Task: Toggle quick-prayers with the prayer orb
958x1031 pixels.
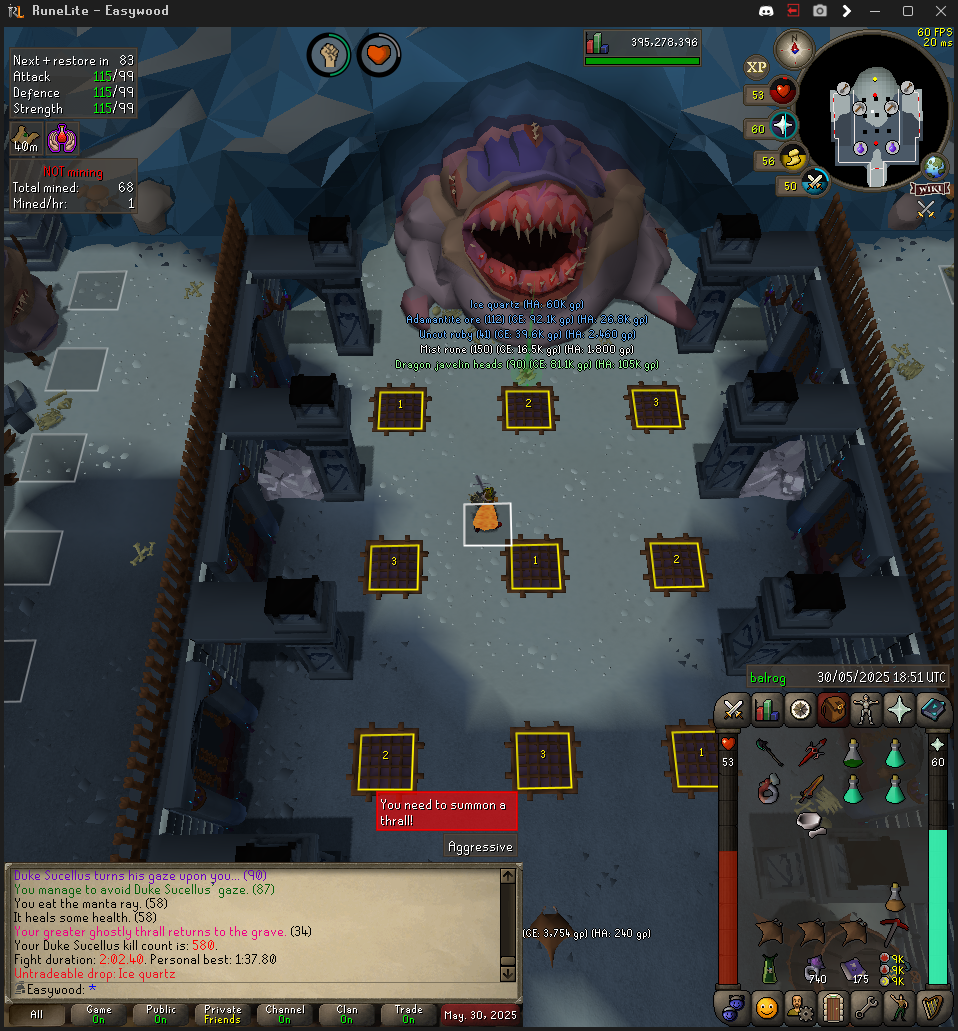Action: pos(783,127)
